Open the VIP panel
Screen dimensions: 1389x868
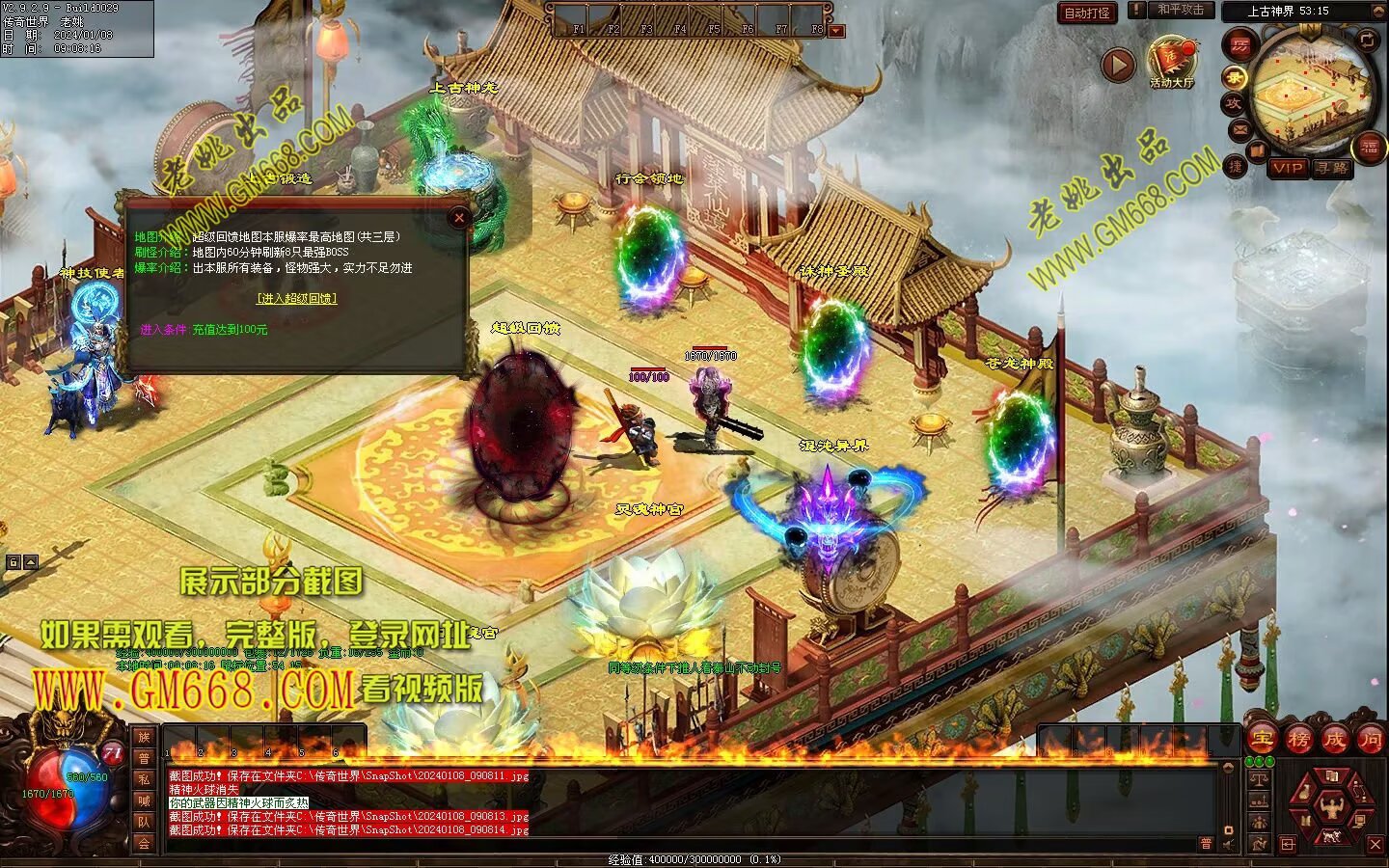pos(1287,168)
